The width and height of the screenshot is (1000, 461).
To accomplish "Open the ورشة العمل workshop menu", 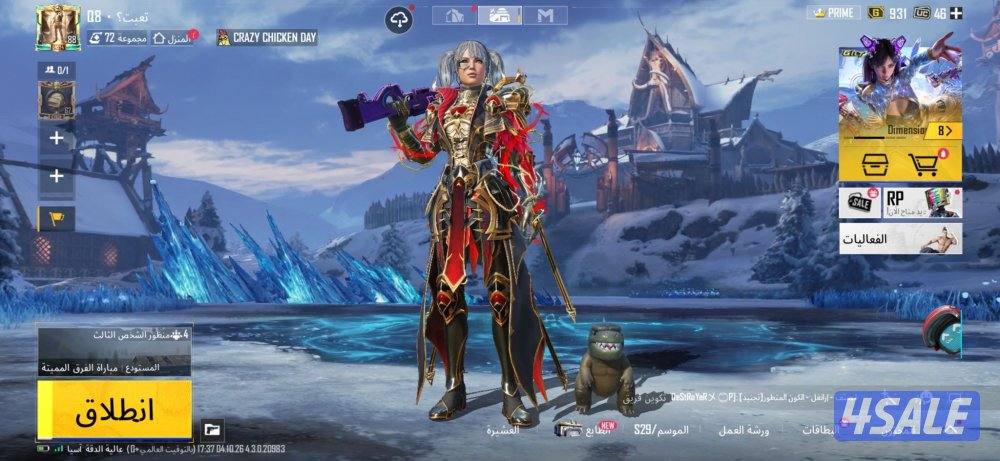I will click(x=744, y=431).
